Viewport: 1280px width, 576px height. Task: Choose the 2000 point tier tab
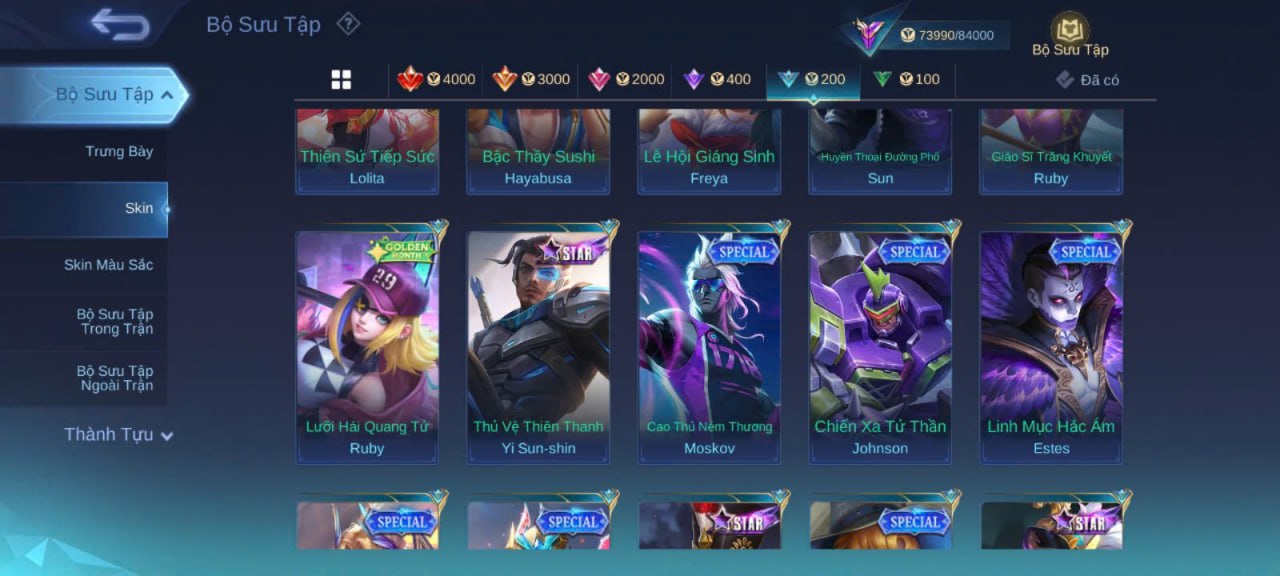point(625,80)
